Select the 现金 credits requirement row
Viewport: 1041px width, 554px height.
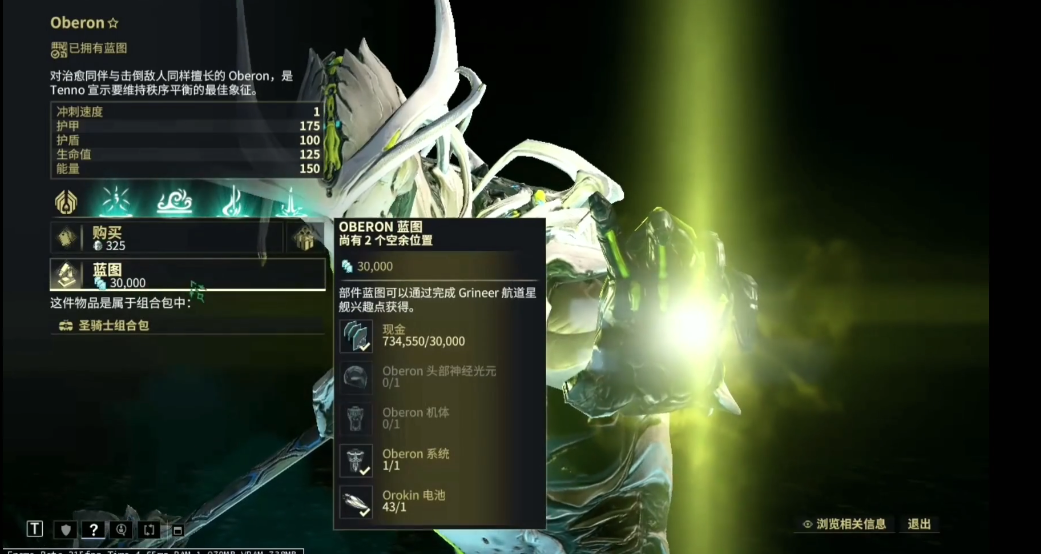tap(440, 335)
